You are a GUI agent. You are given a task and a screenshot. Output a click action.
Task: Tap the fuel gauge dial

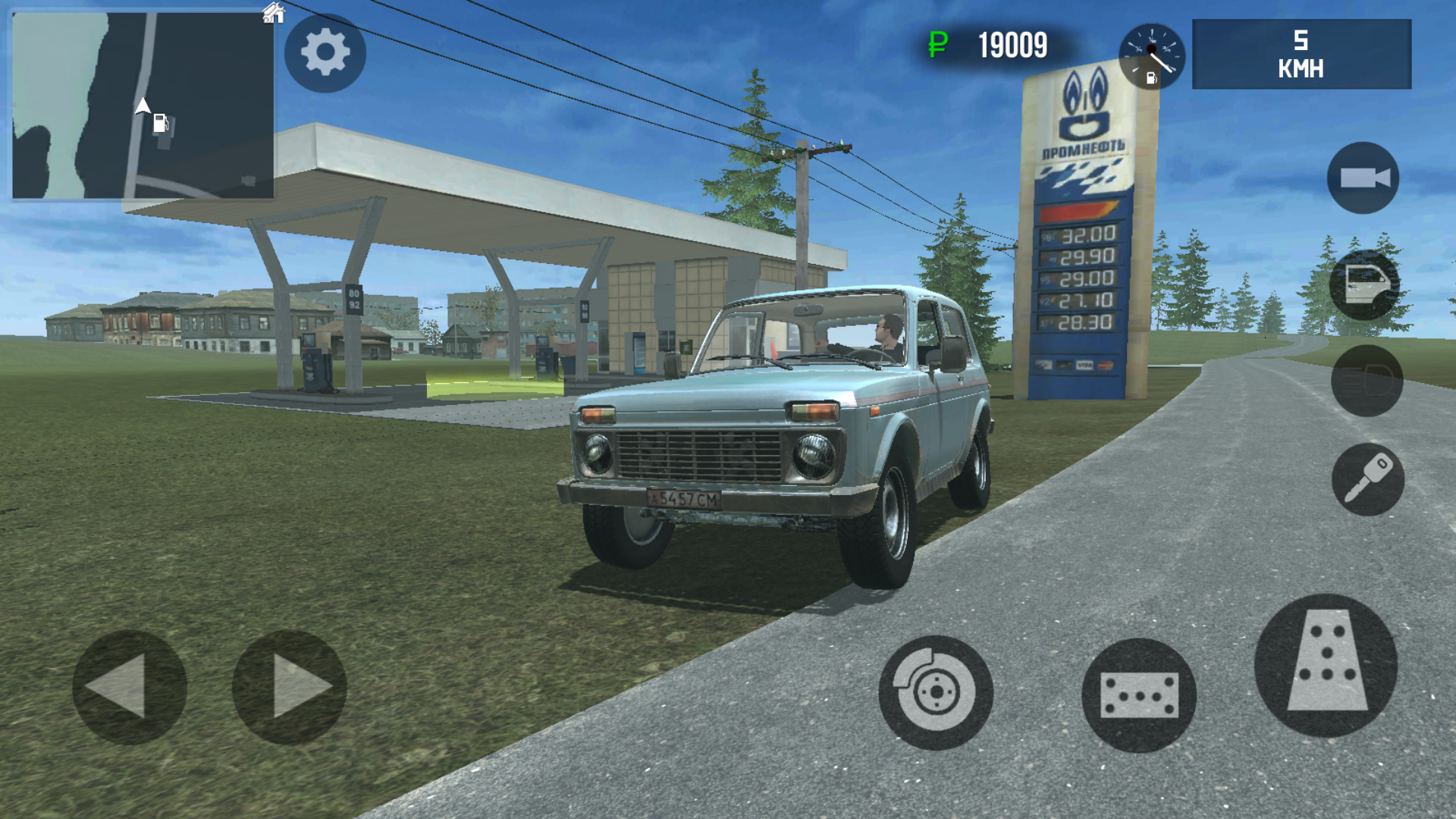1150,57
